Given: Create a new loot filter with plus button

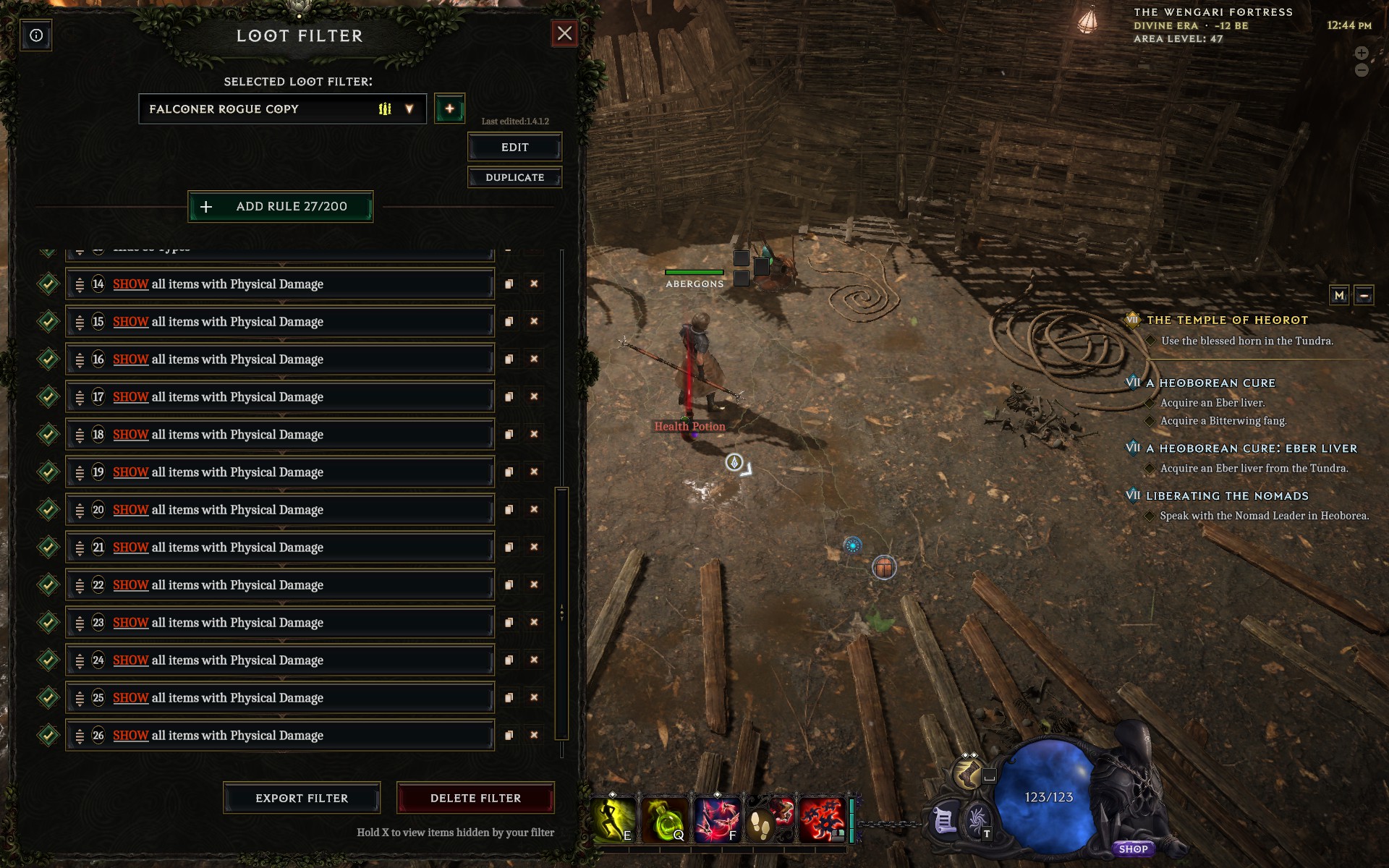Looking at the screenshot, I should (449, 109).
